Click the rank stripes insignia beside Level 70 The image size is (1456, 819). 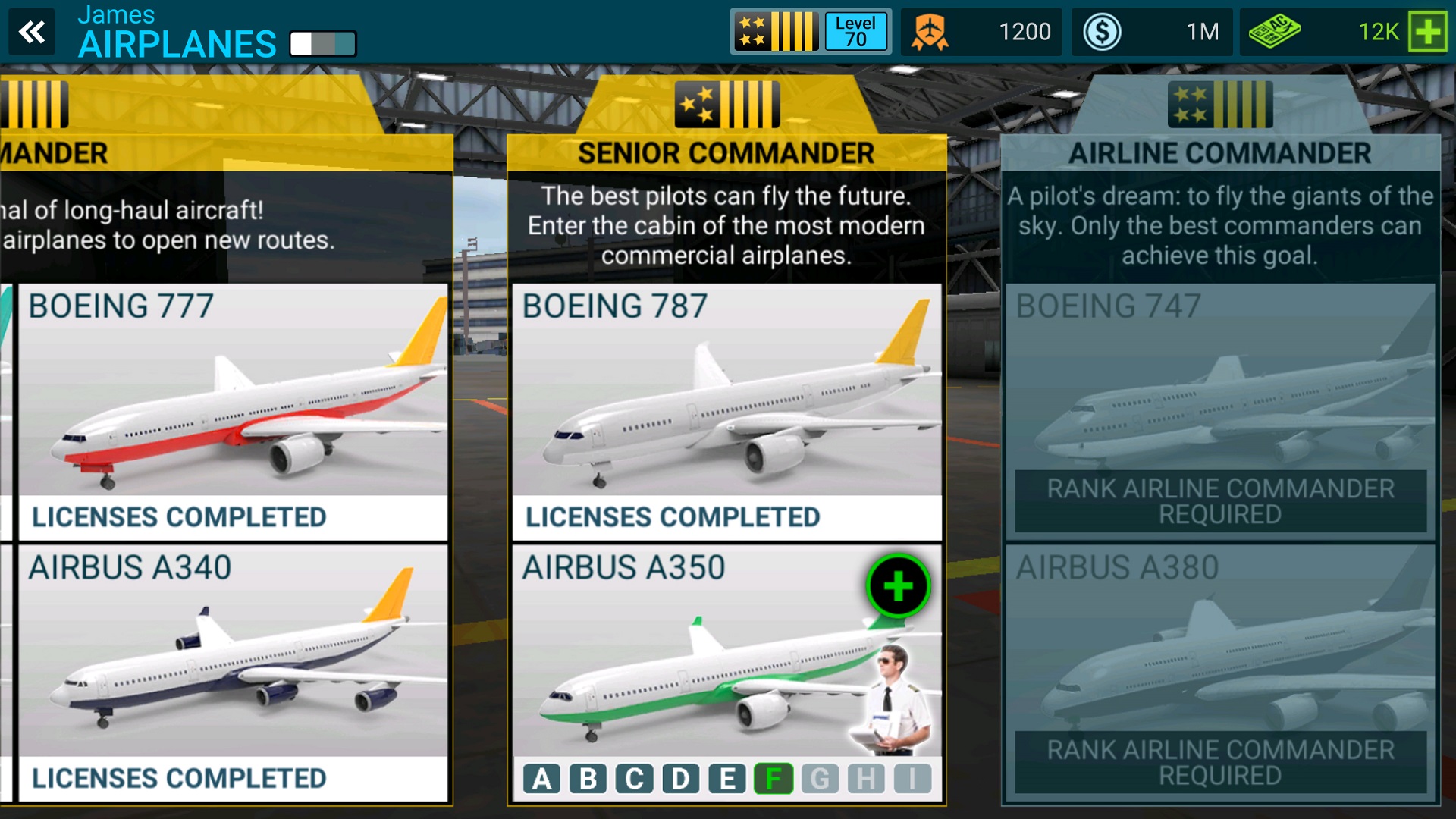coord(775,32)
